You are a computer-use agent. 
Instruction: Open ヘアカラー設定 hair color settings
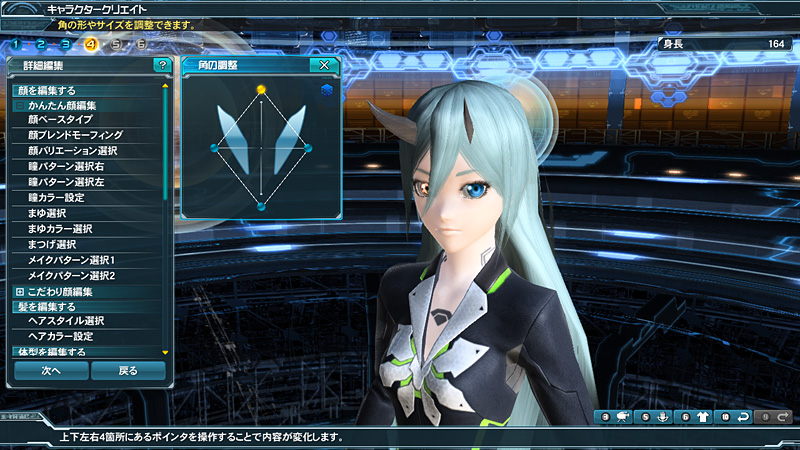click(61, 337)
